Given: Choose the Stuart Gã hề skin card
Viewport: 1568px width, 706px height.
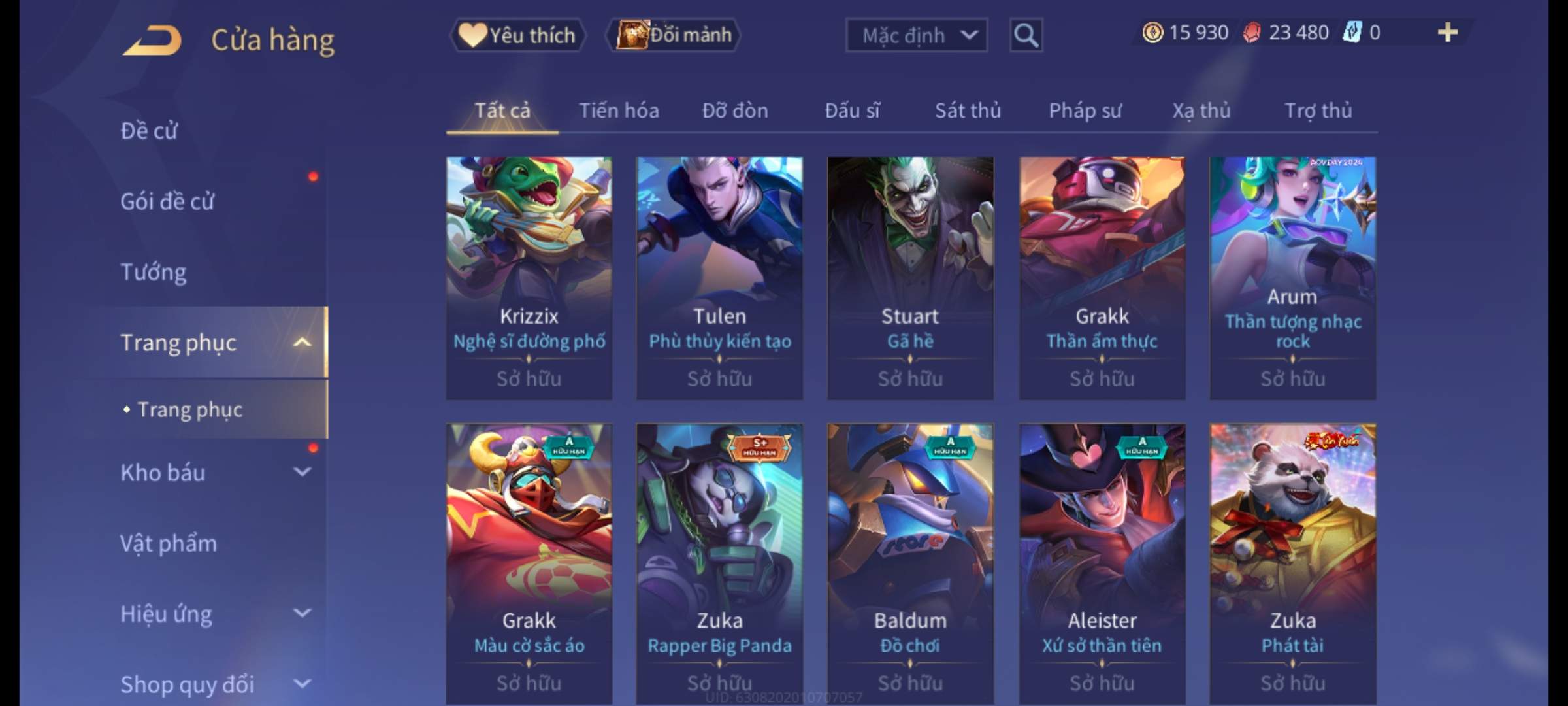Looking at the screenshot, I should click(x=910, y=278).
